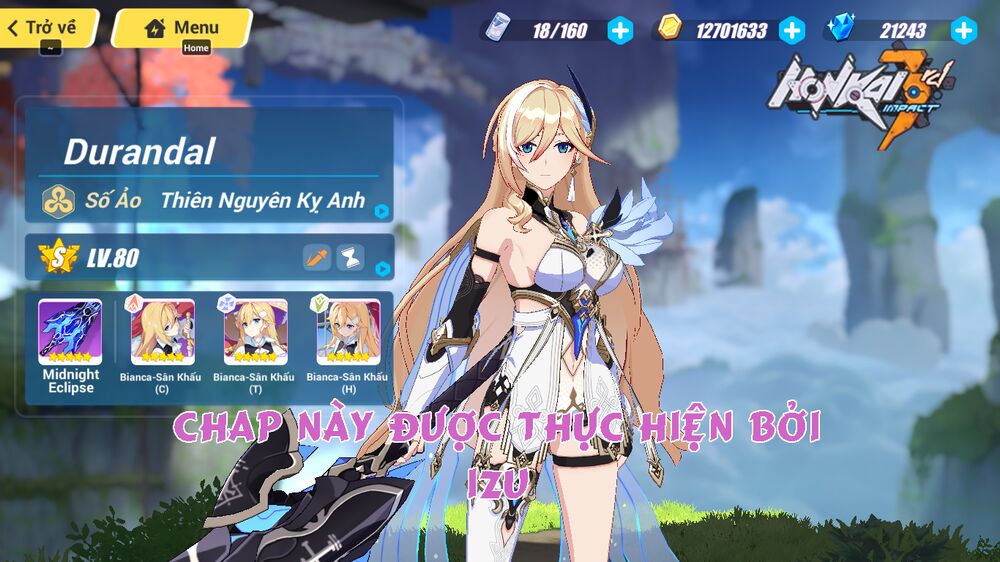The height and width of the screenshot is (562, 1000).
Task: Select the Bianca-Sân Khấu (T) stigmata
Action: pyautogui.click(x=255, y=333)
